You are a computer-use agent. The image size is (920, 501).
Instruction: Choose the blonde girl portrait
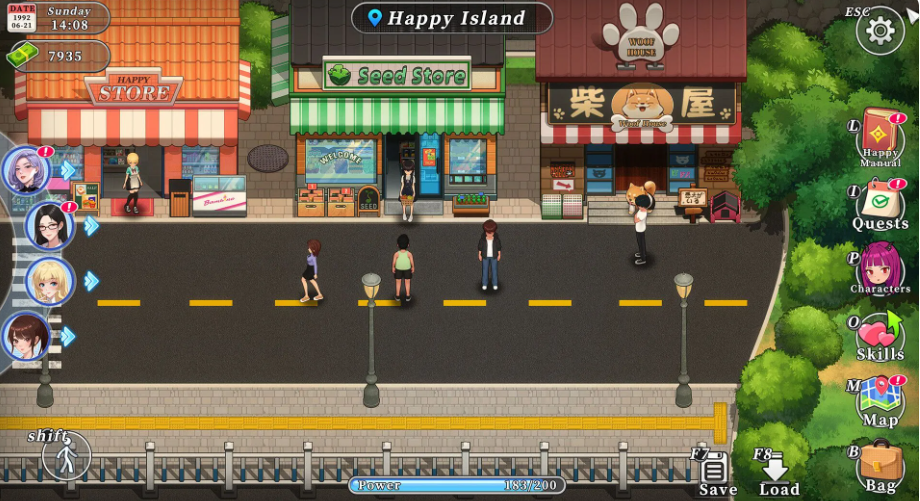pyautogui.click(x=49, y=281)
